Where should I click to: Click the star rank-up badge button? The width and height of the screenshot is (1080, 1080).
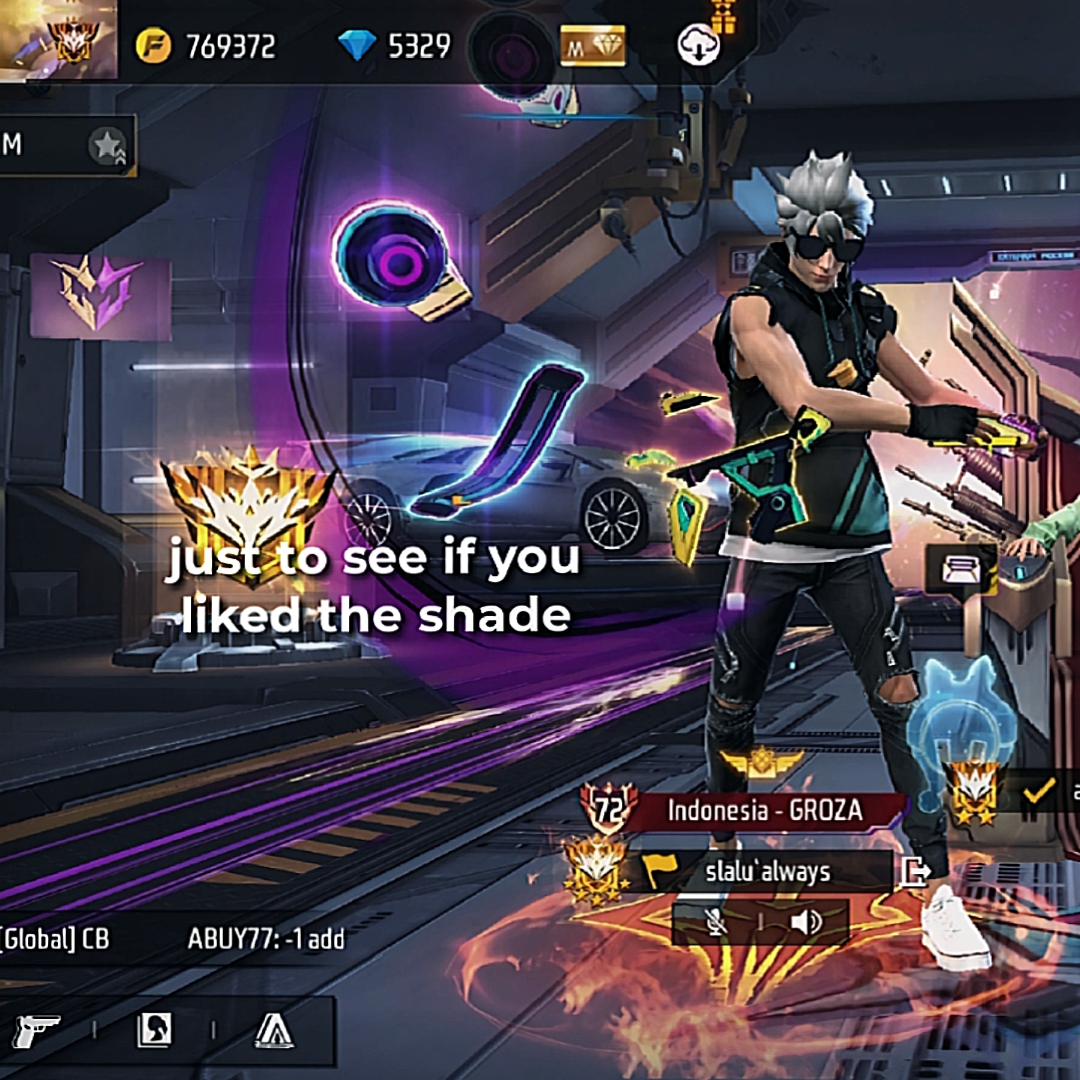tap(107, 147)
